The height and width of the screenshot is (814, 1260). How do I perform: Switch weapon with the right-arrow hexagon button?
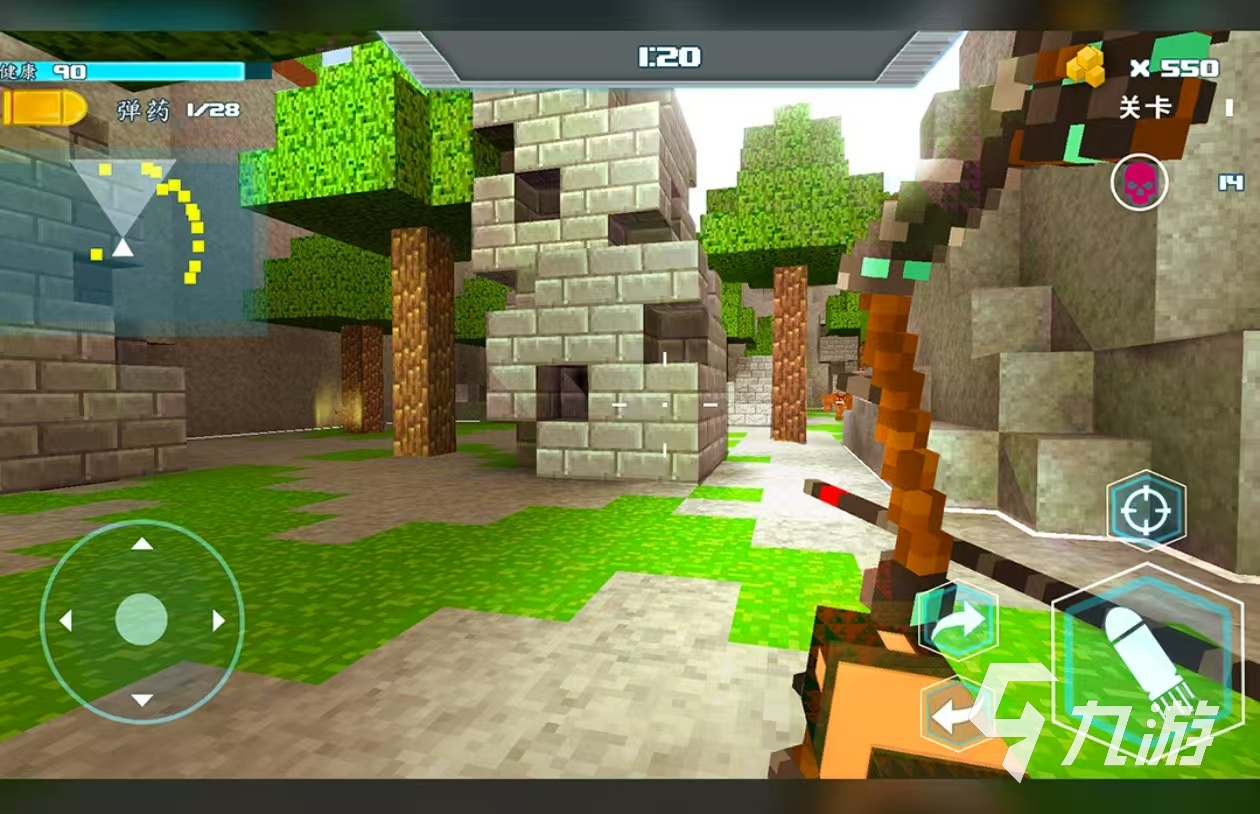point(957,621)
